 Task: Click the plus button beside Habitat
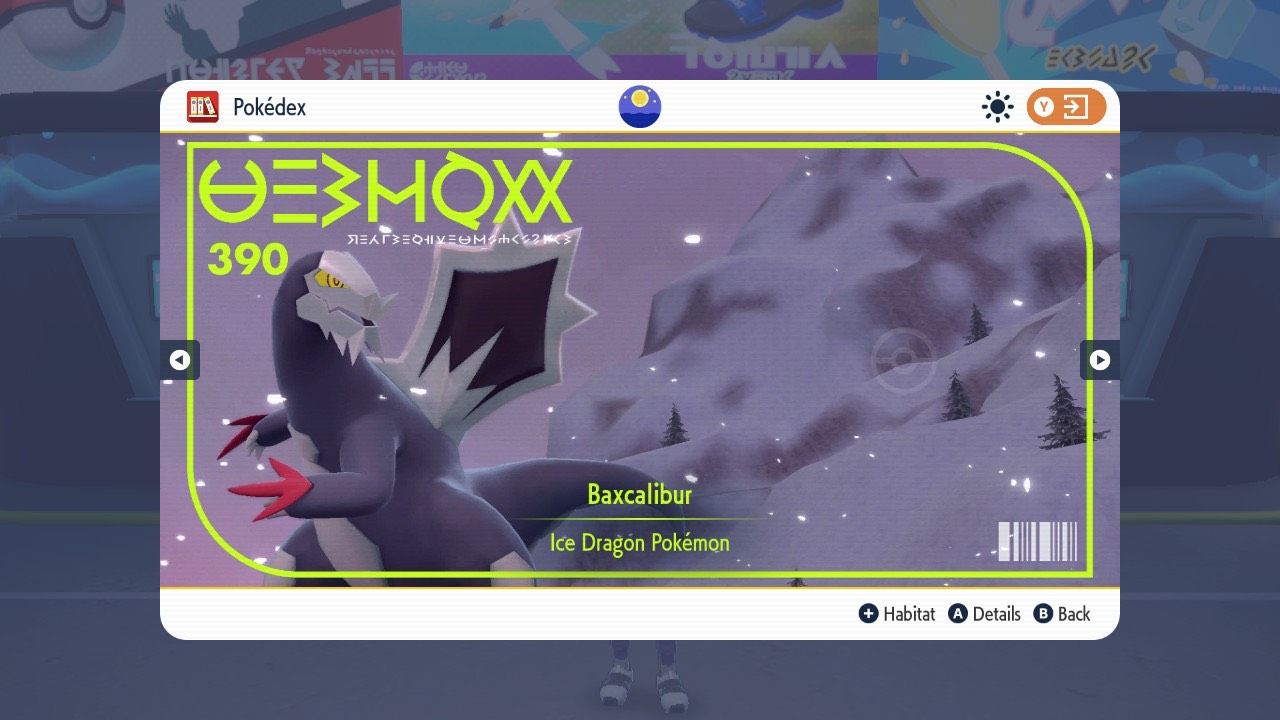coord(869,614)
